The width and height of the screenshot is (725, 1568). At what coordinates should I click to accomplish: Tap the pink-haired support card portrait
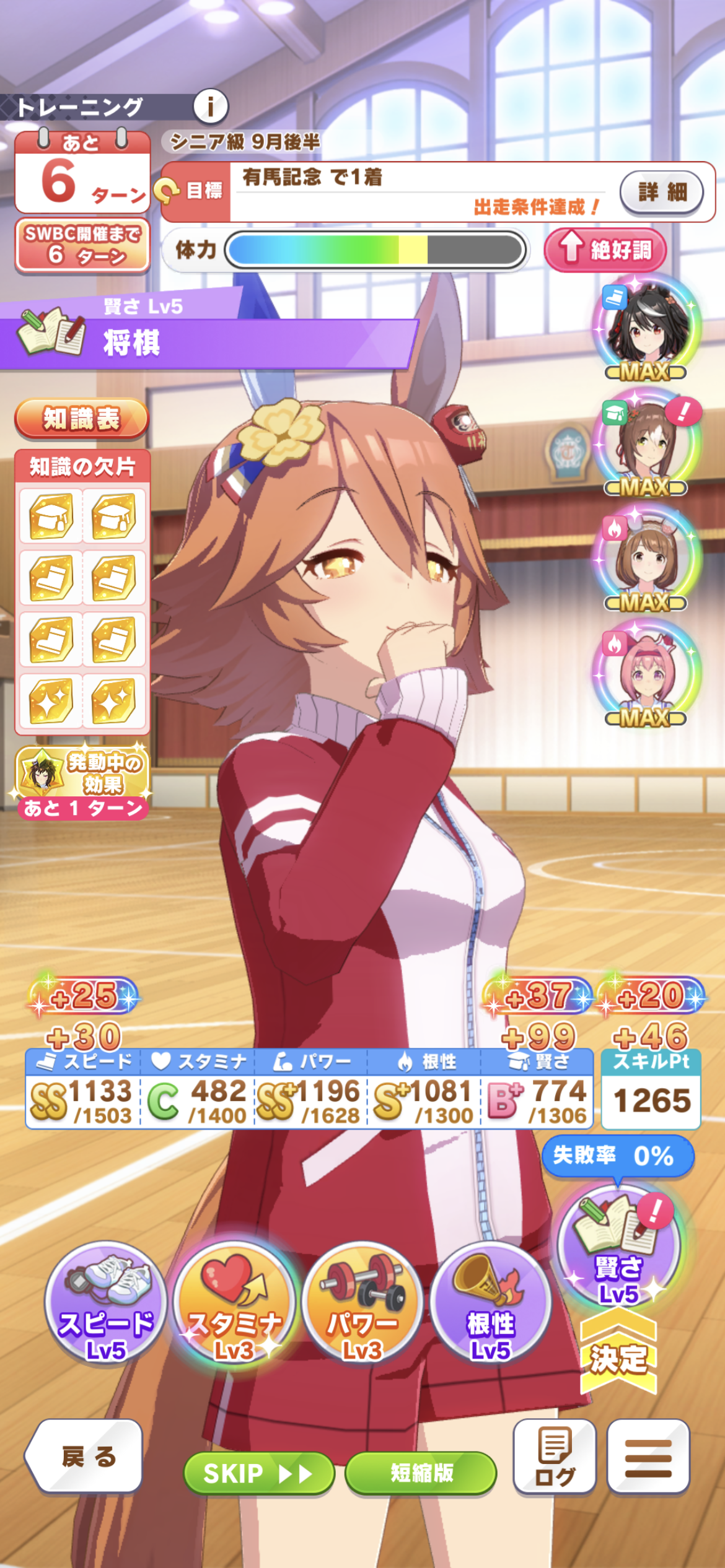coord(647,675)
